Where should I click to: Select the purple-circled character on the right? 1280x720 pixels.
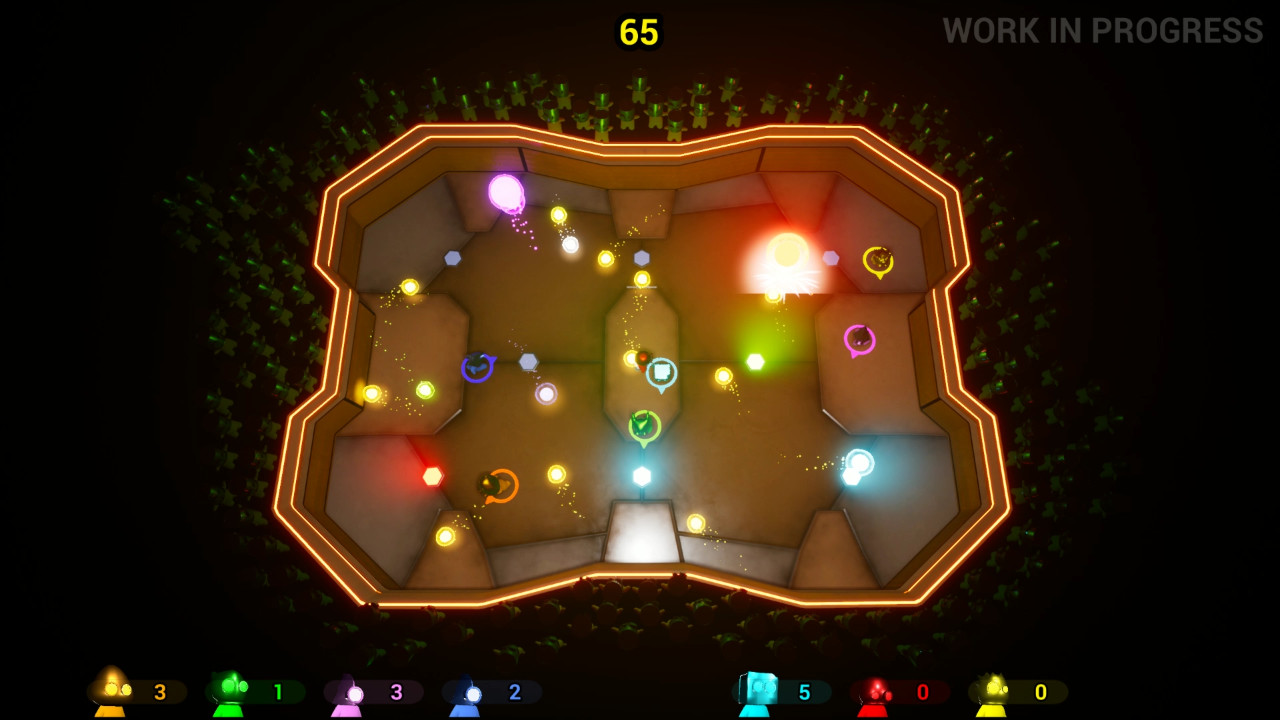click(858, 338)
